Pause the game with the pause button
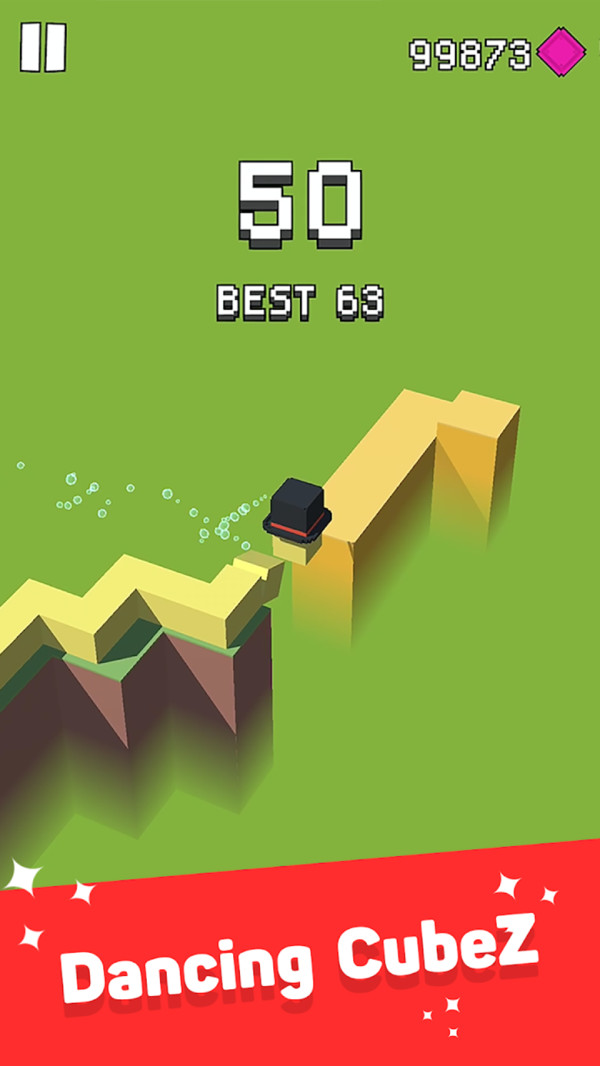 [43, 47]
